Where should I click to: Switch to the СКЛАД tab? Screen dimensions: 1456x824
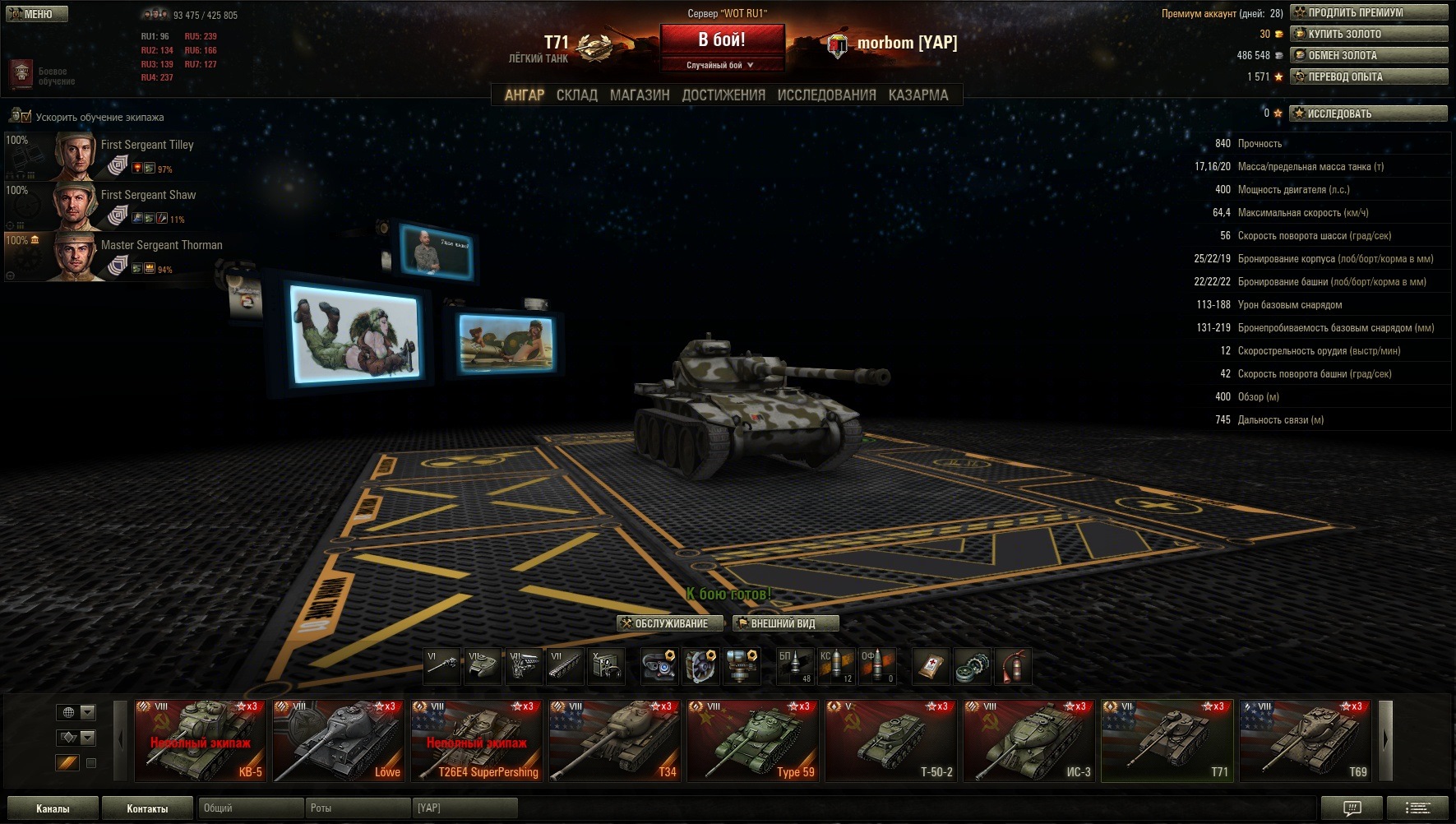576,95
